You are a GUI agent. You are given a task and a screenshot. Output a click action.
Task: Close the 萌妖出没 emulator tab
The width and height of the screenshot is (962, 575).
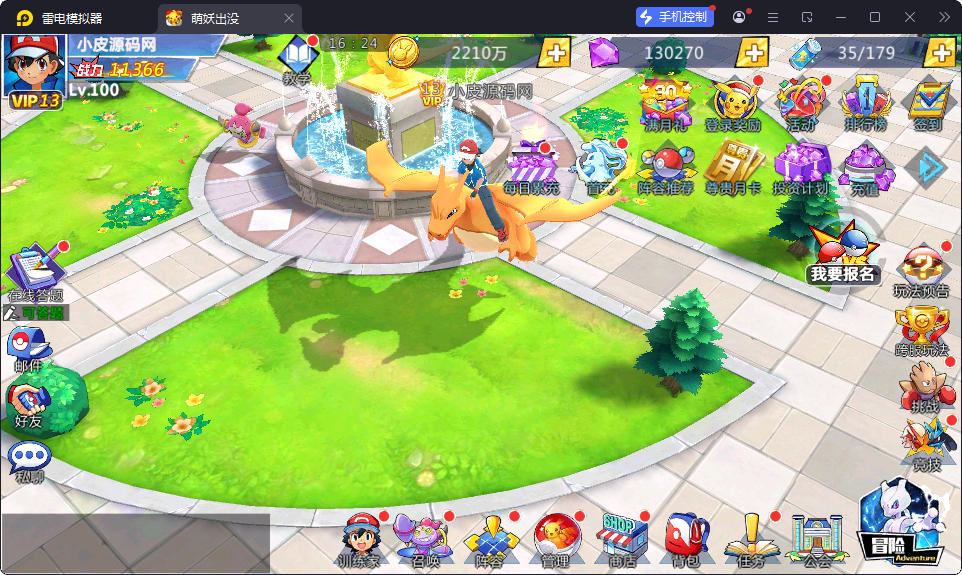point(289,18)
